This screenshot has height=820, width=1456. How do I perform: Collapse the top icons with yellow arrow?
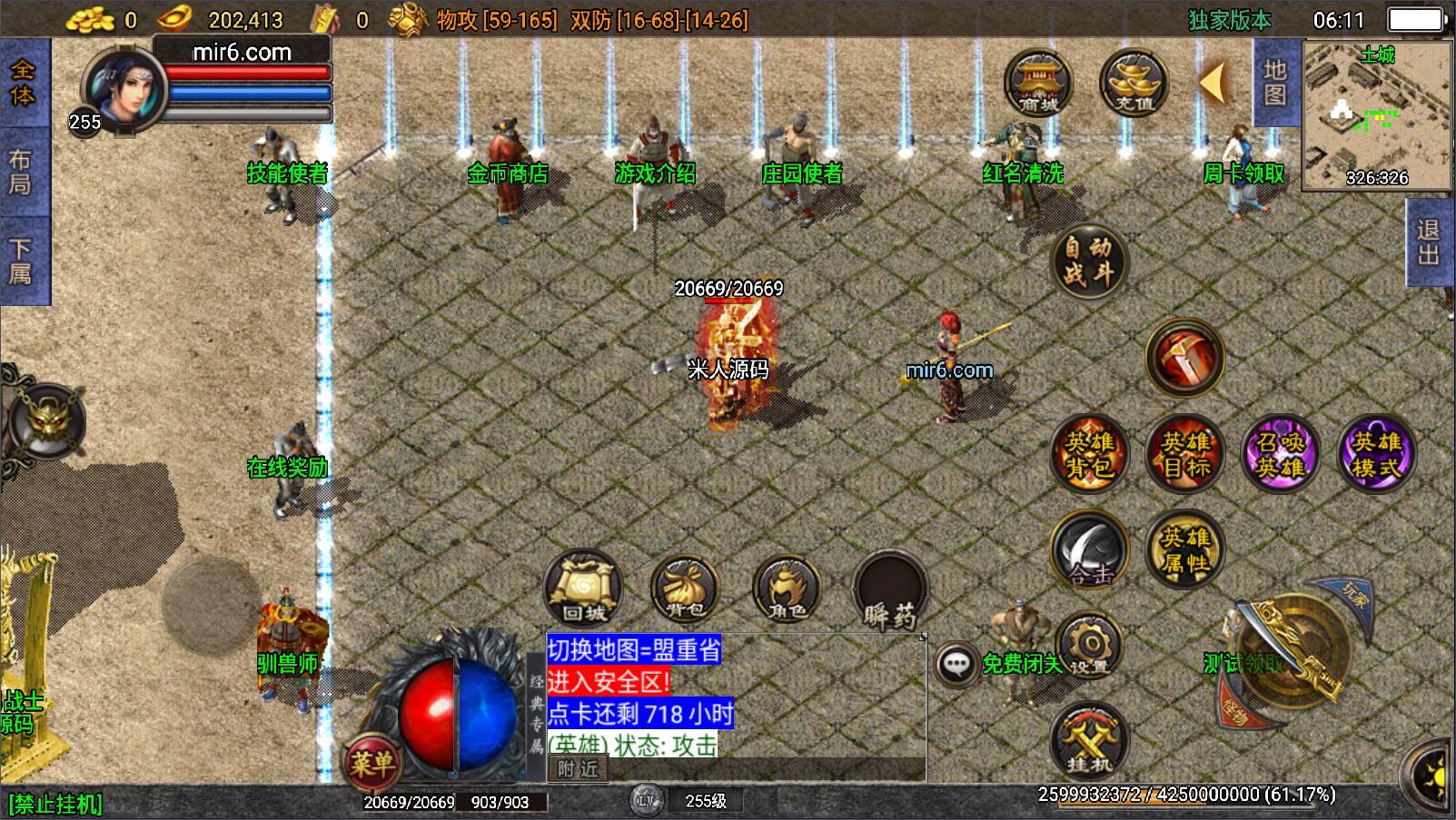pyautogui.click(x=1213, y=83)
